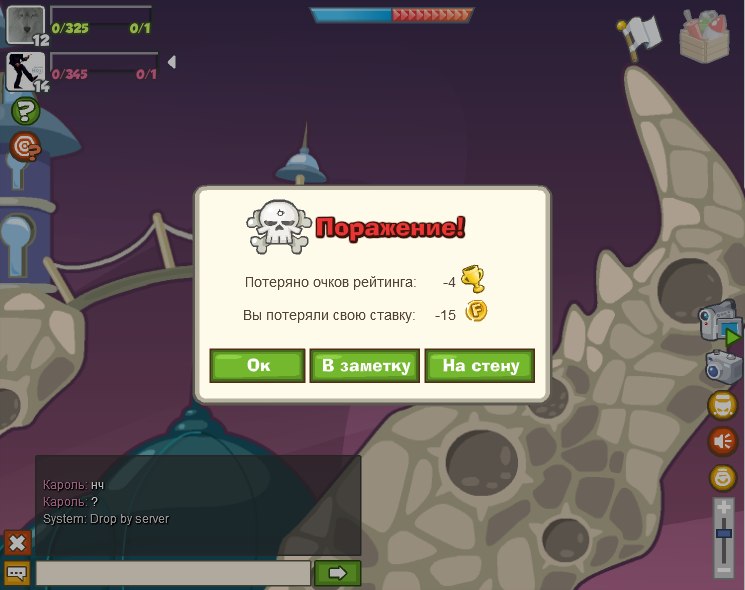This screenshot has width=745, height=590.
Task: Take a screenshot with the camera icon
Action: (x=722, y=366)
